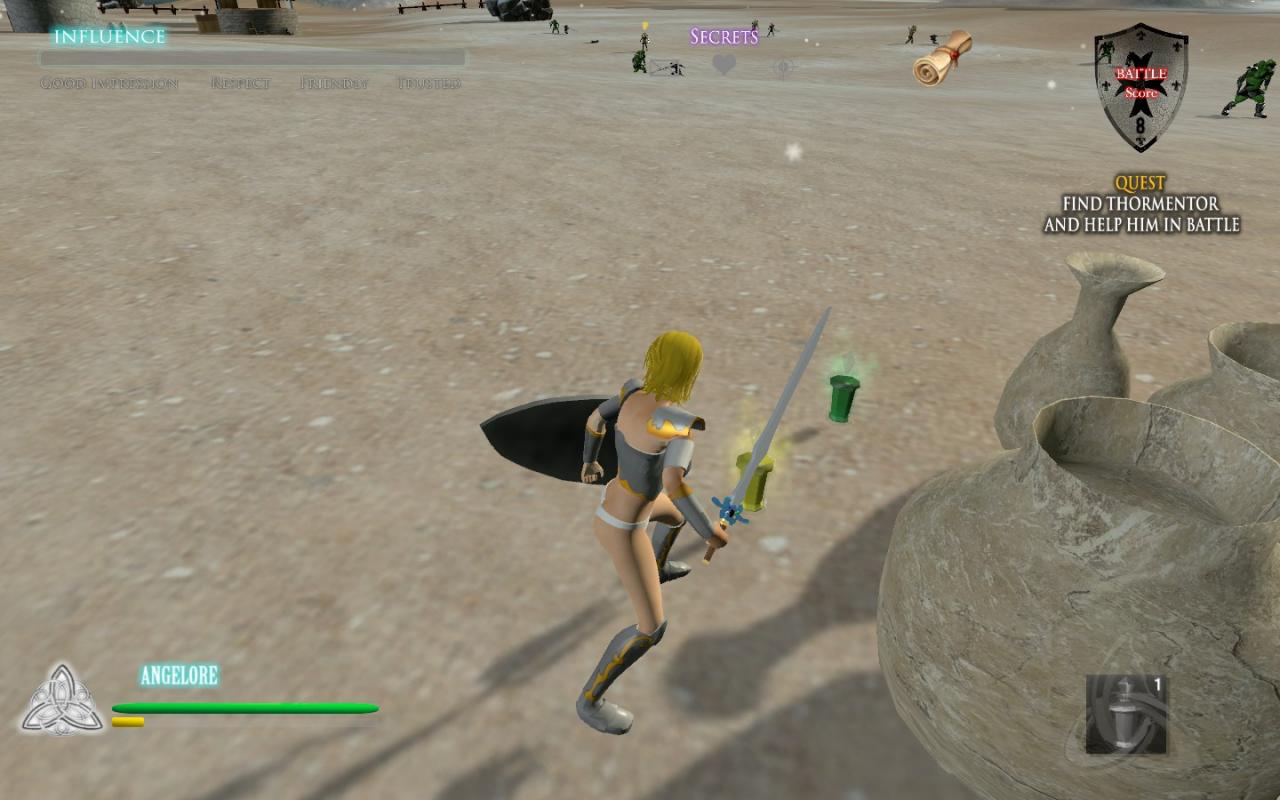Click the heart icon under Secrets
This screenshot has width=1280, height=800.
pos(724,66)
